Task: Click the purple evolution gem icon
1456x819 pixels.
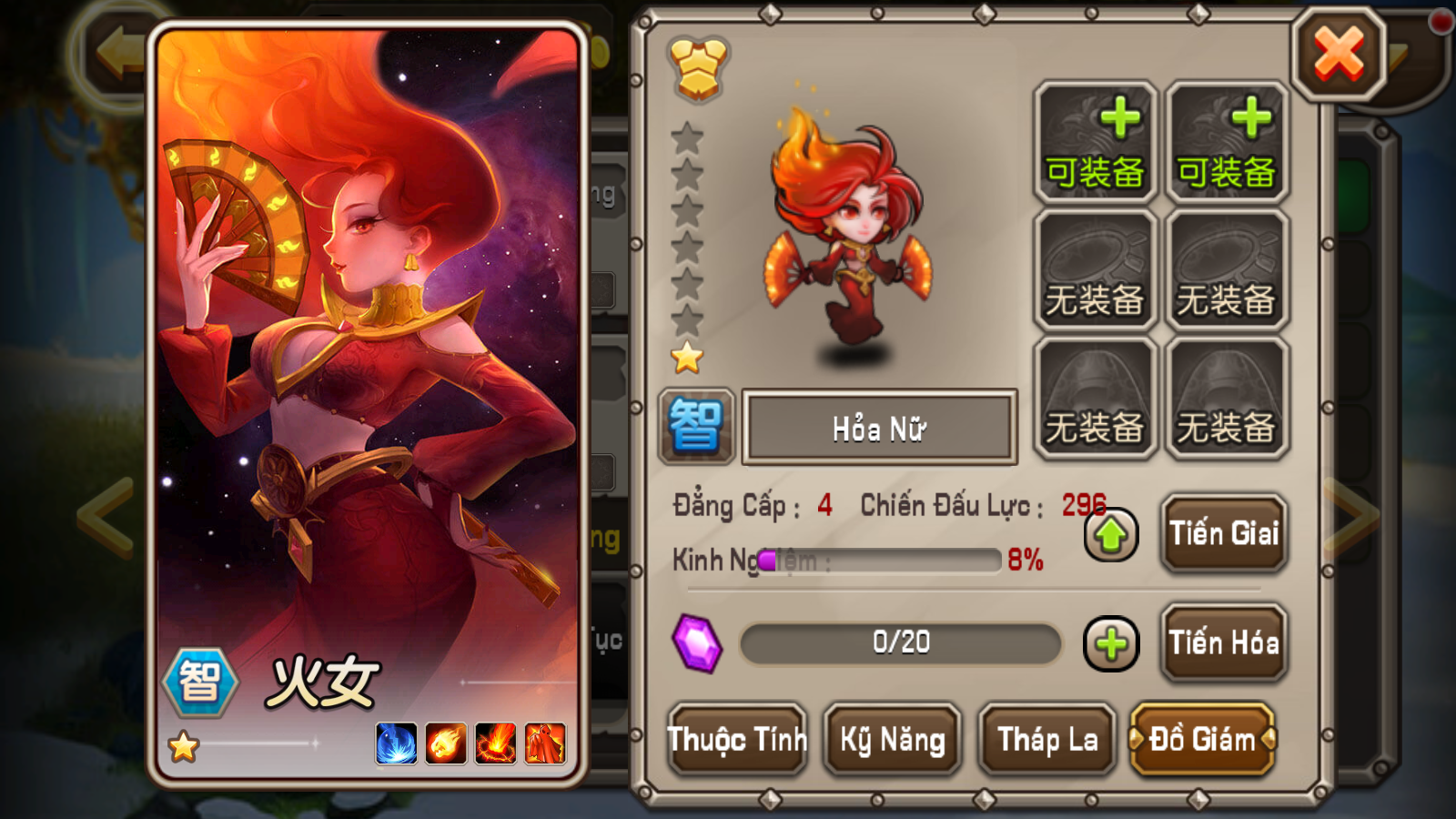Action: [x=697, y=643]
